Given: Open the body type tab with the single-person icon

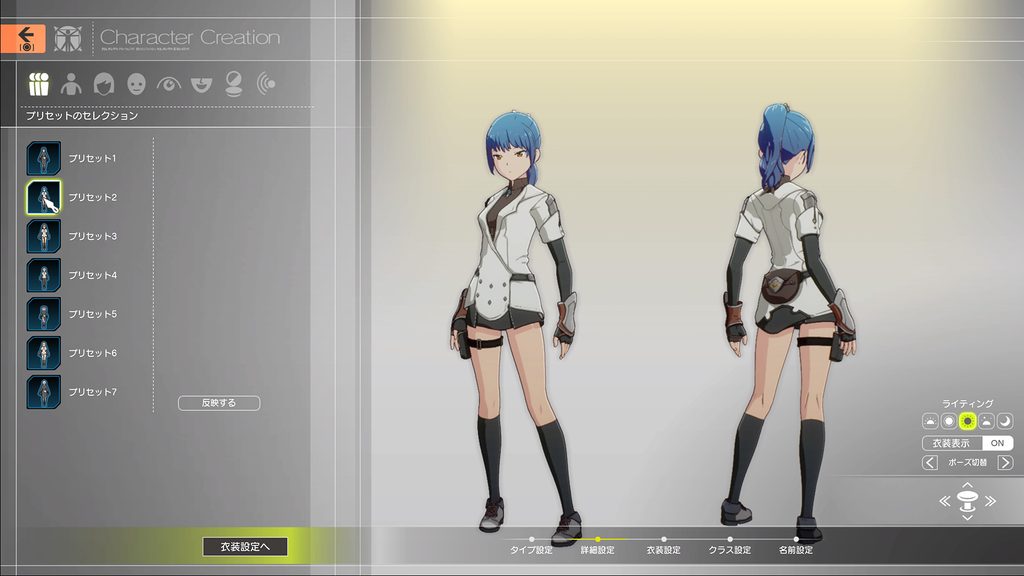Looking at the screenshot, I should click(71, 84).
